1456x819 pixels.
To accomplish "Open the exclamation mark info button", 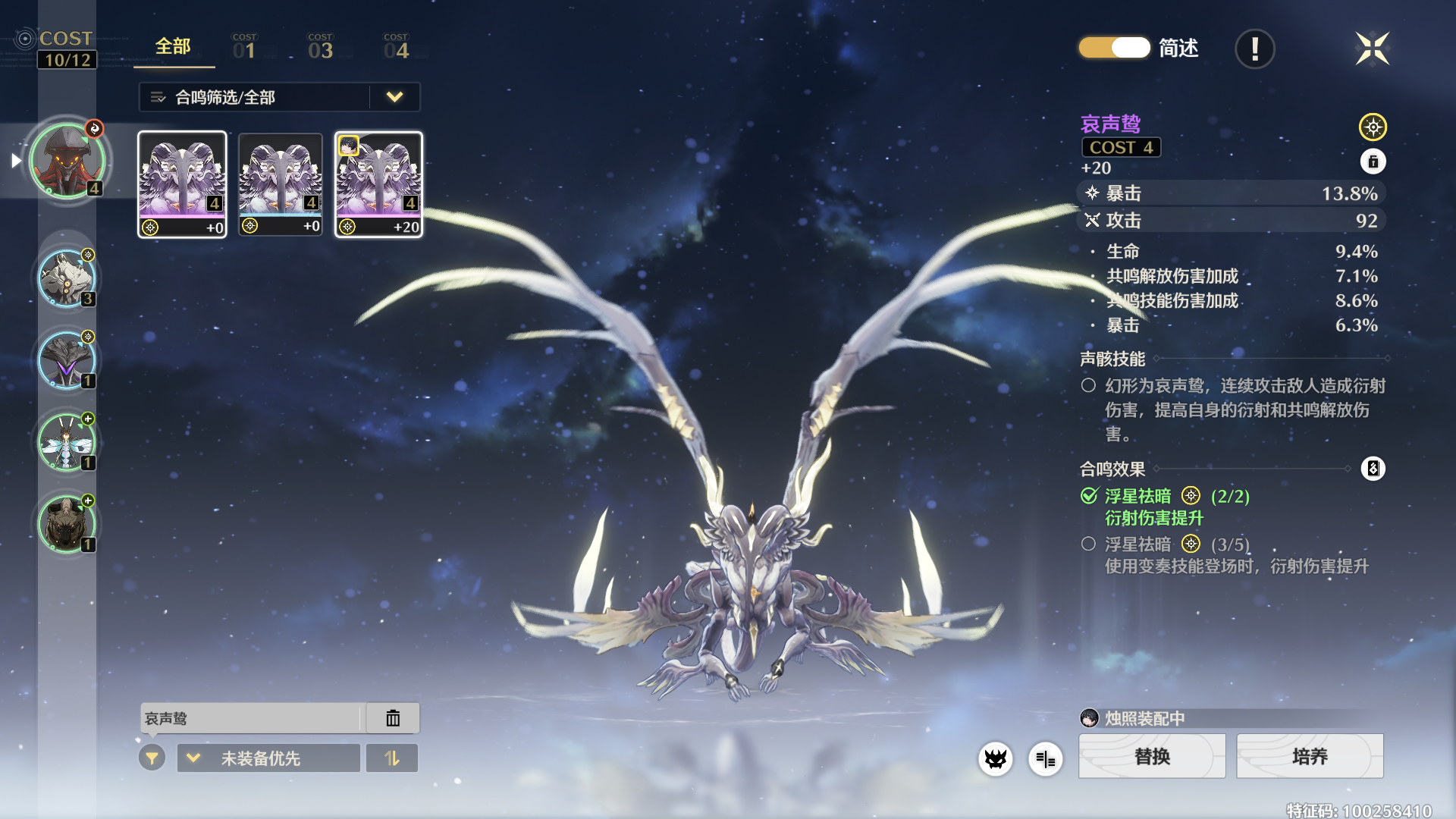I will 1254,49.
